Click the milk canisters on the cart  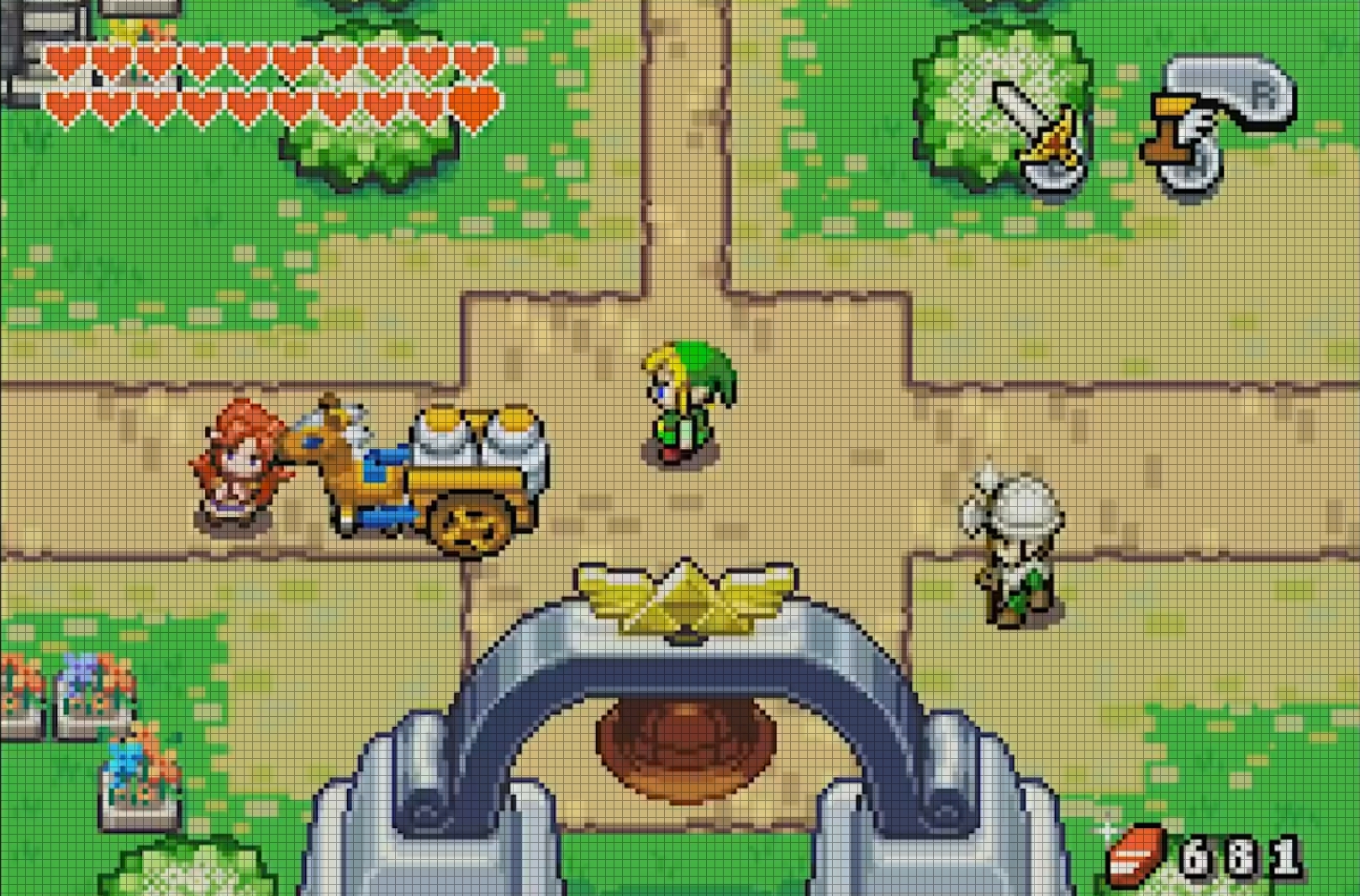point(481,431)
